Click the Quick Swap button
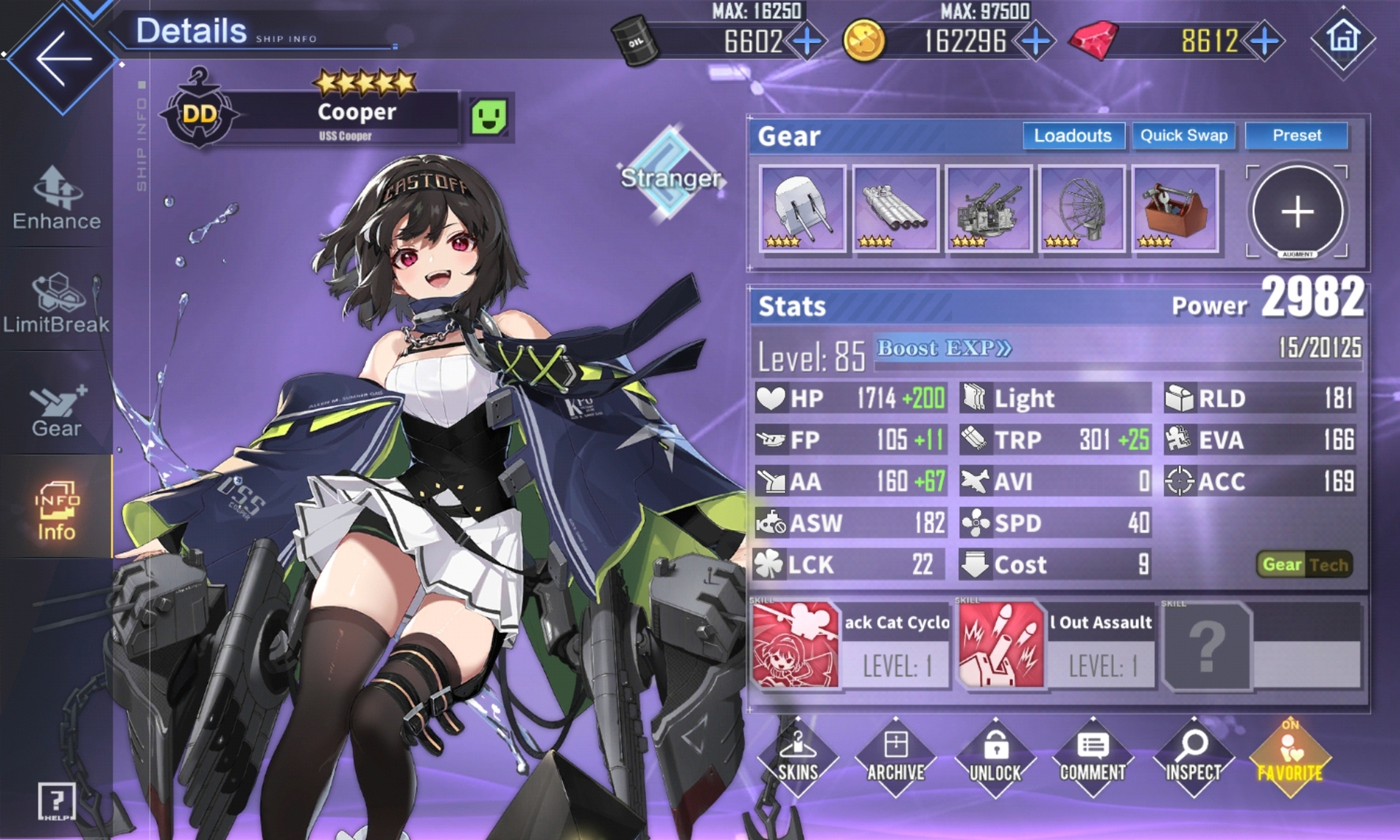The height and width of the screenshot is (840, 1400). click(x=1183, y=136)
